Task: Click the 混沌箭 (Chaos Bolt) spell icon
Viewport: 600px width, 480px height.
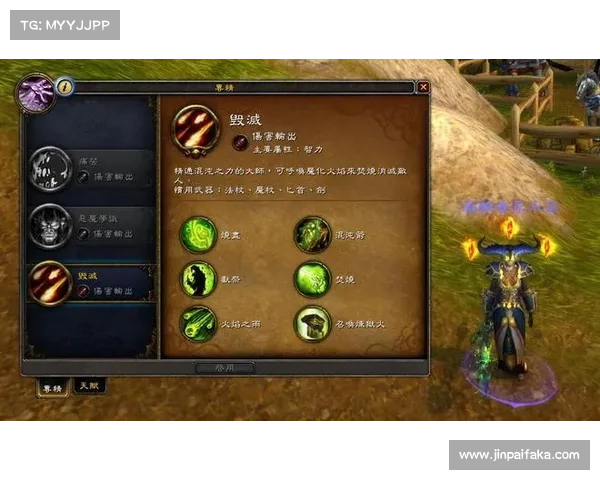Action: (x=312, y=234)
